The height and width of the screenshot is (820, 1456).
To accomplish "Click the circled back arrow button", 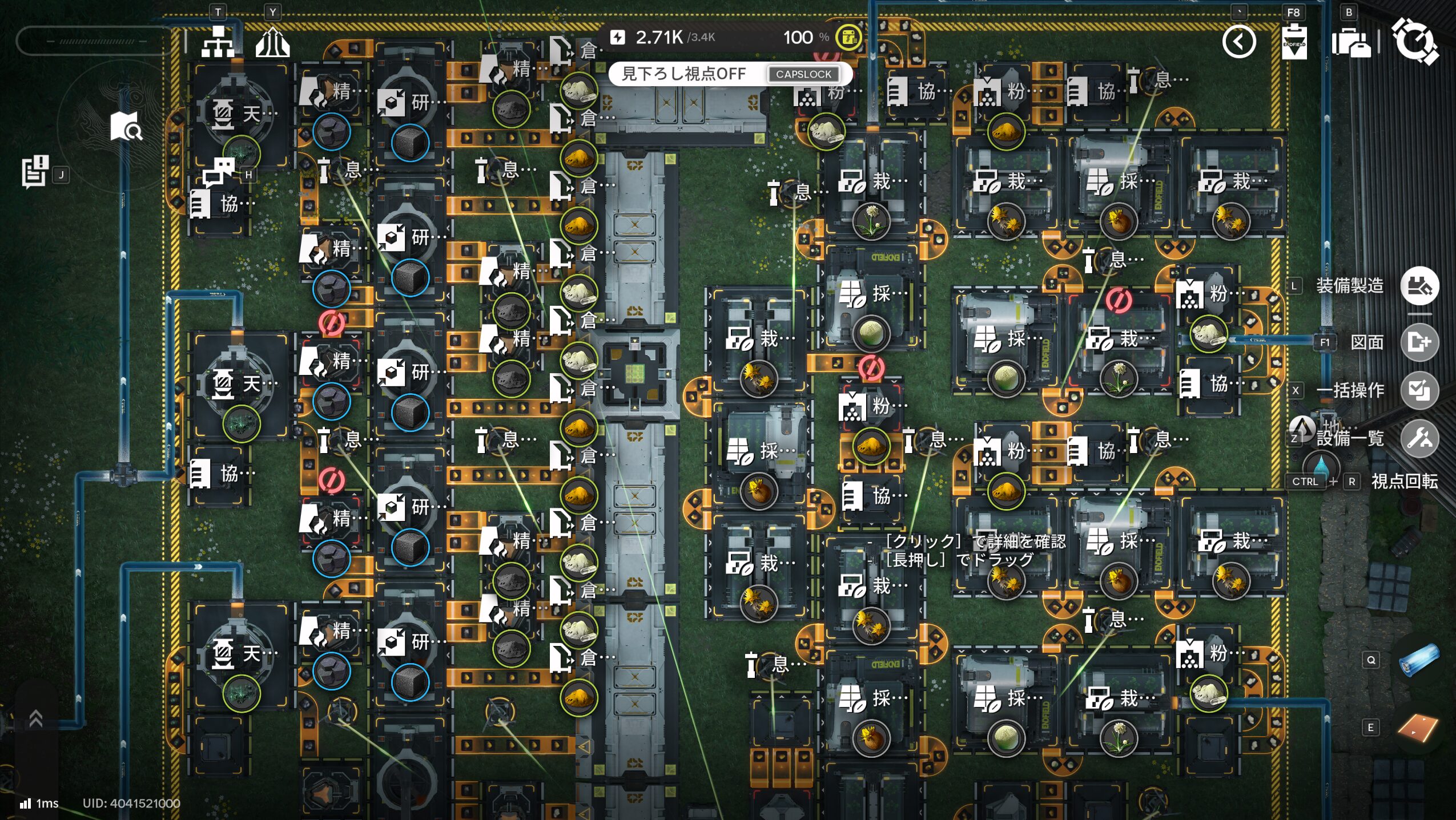I will tap(1238, 42).
